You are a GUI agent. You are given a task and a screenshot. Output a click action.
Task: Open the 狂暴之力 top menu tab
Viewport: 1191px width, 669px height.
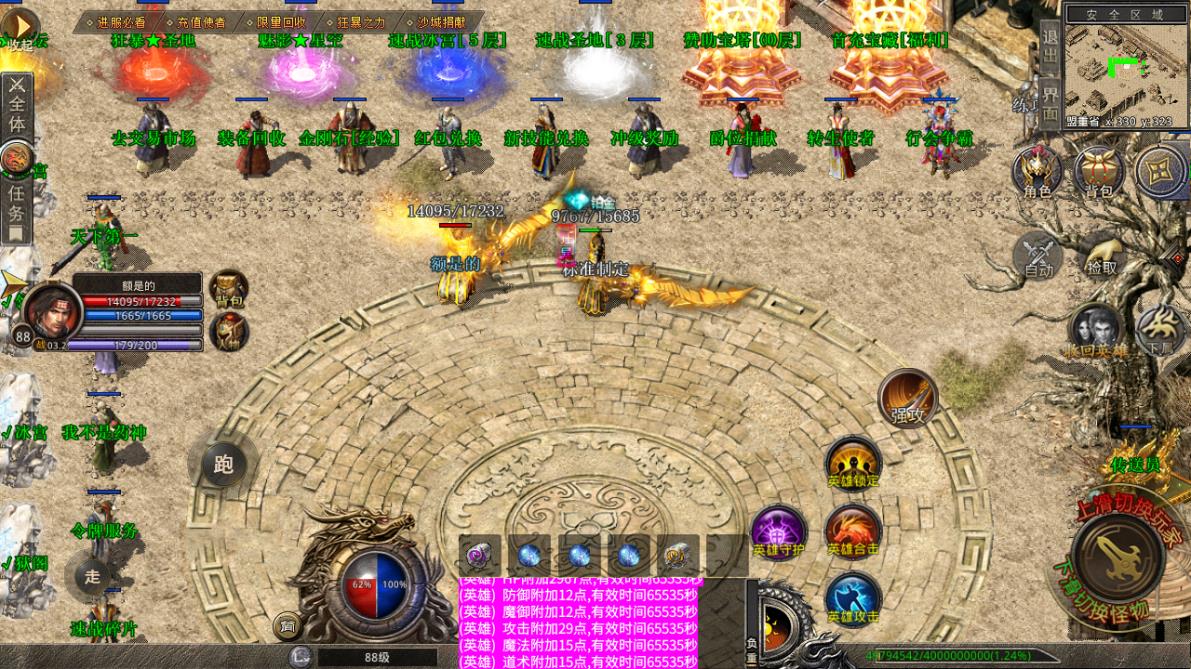(361, 21)
